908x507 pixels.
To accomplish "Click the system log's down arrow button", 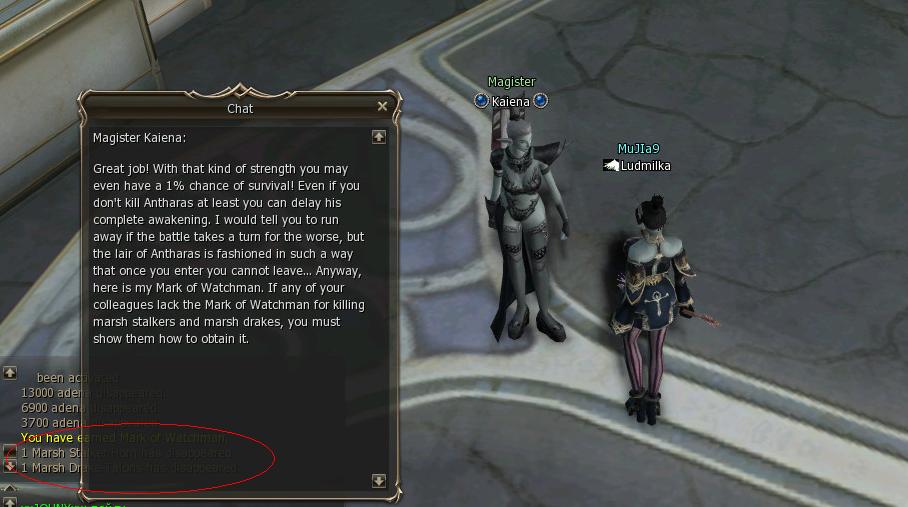I will pyautogui.click(x=9, y=466).
